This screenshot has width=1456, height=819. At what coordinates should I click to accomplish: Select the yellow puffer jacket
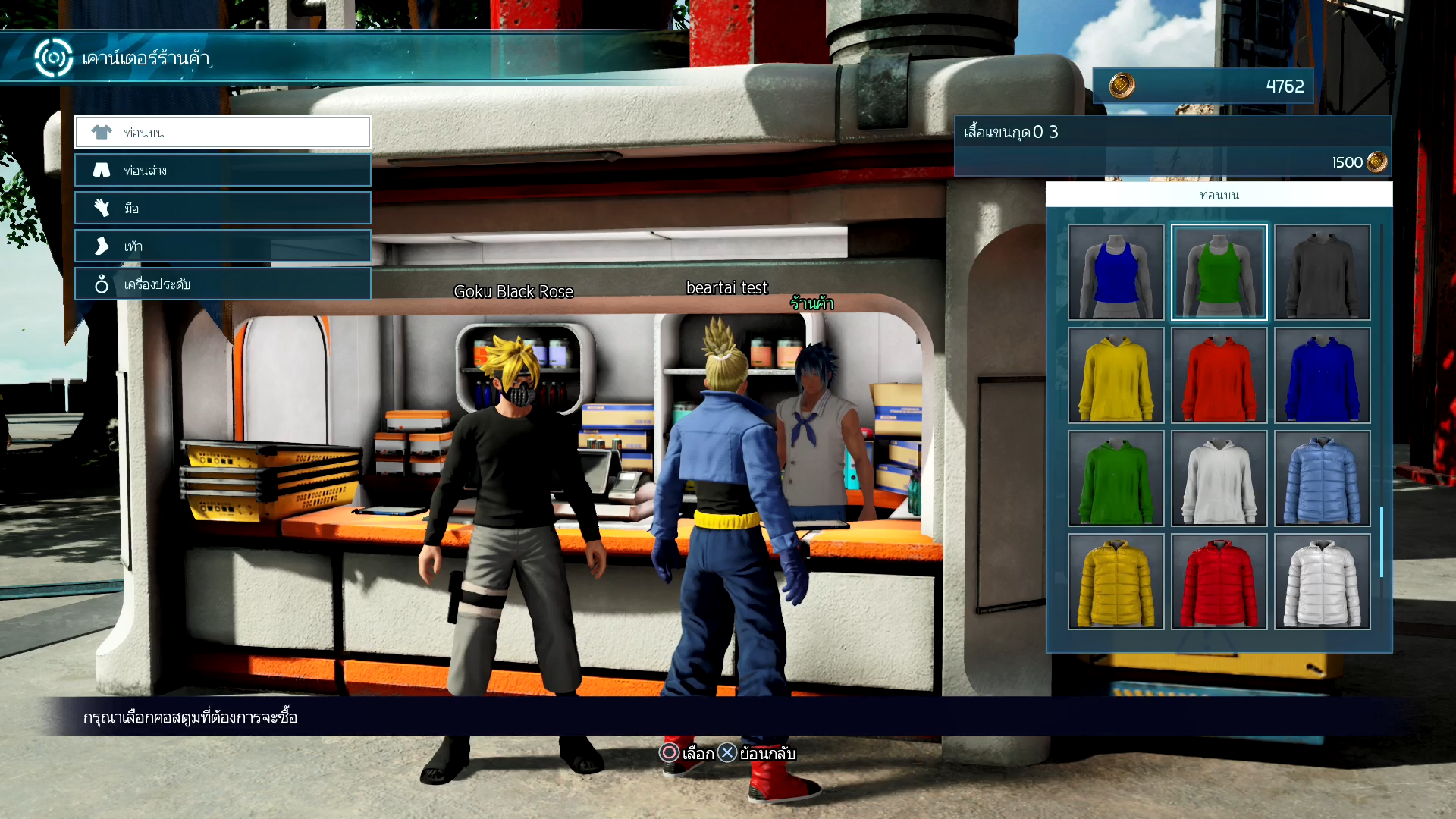pos(1116,582)
